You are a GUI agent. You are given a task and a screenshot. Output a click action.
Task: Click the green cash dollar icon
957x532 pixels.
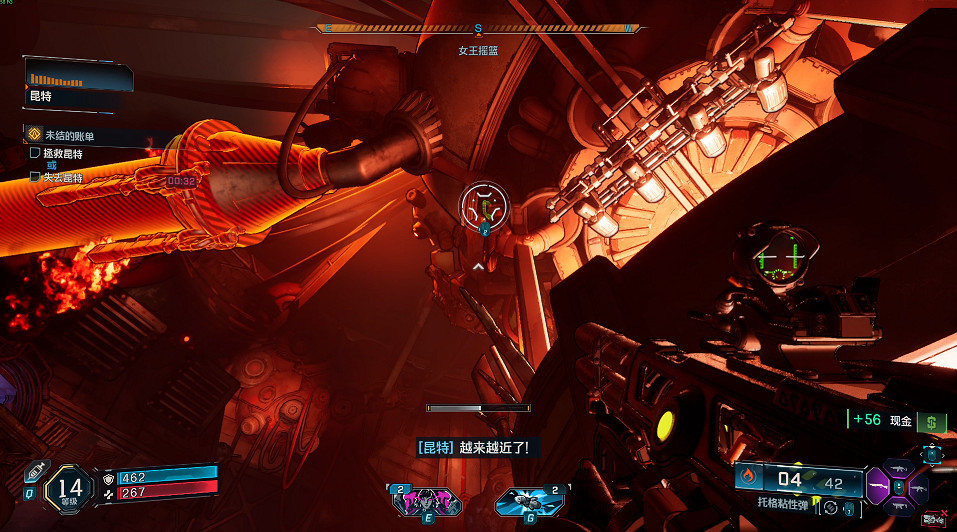pyautogui.click(x=932, y=422)
